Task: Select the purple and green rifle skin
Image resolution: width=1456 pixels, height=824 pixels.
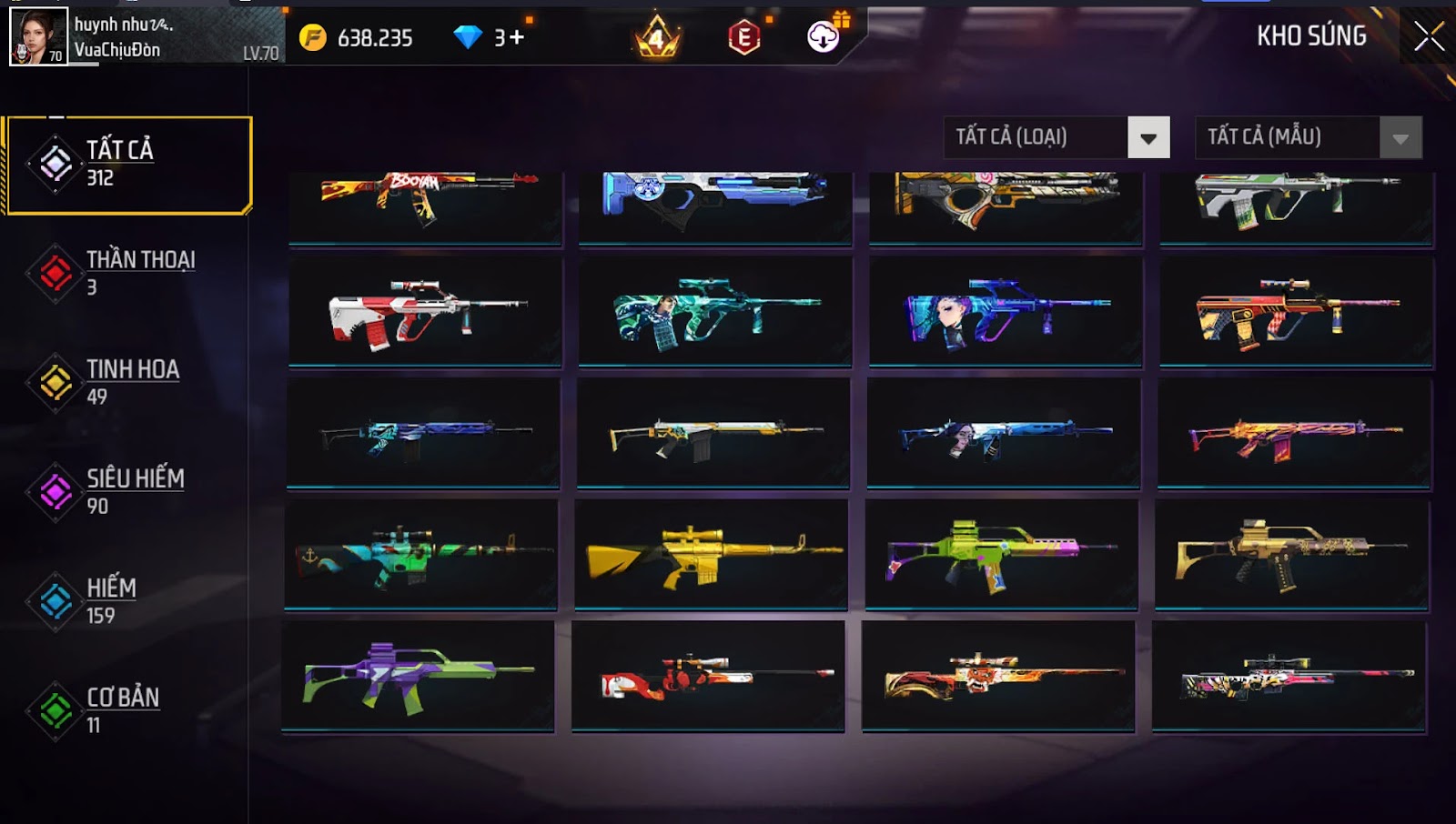Action: coord(418,676)
